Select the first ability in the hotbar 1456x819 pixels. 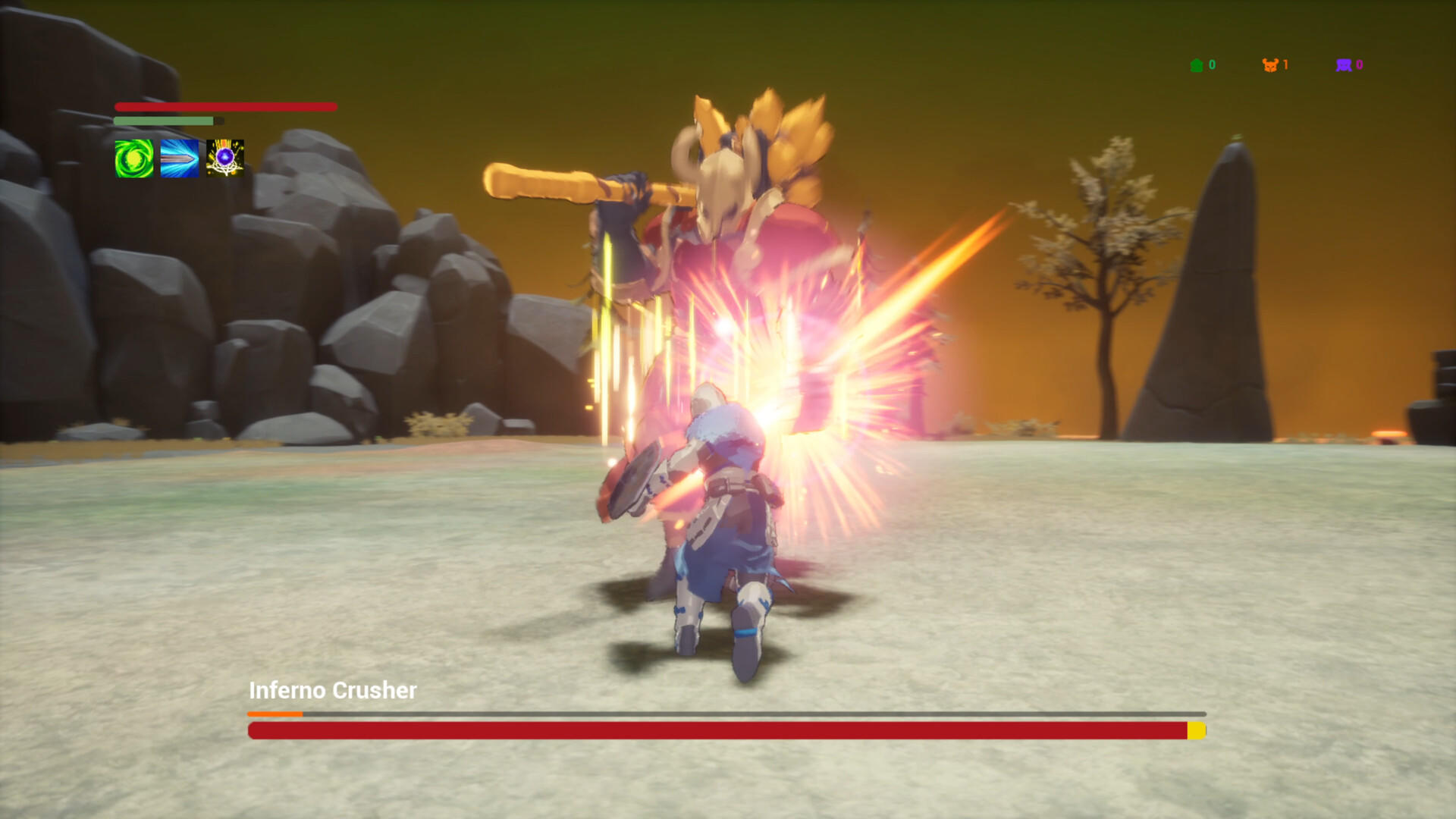pyautogui.click(x=133, y=157)
